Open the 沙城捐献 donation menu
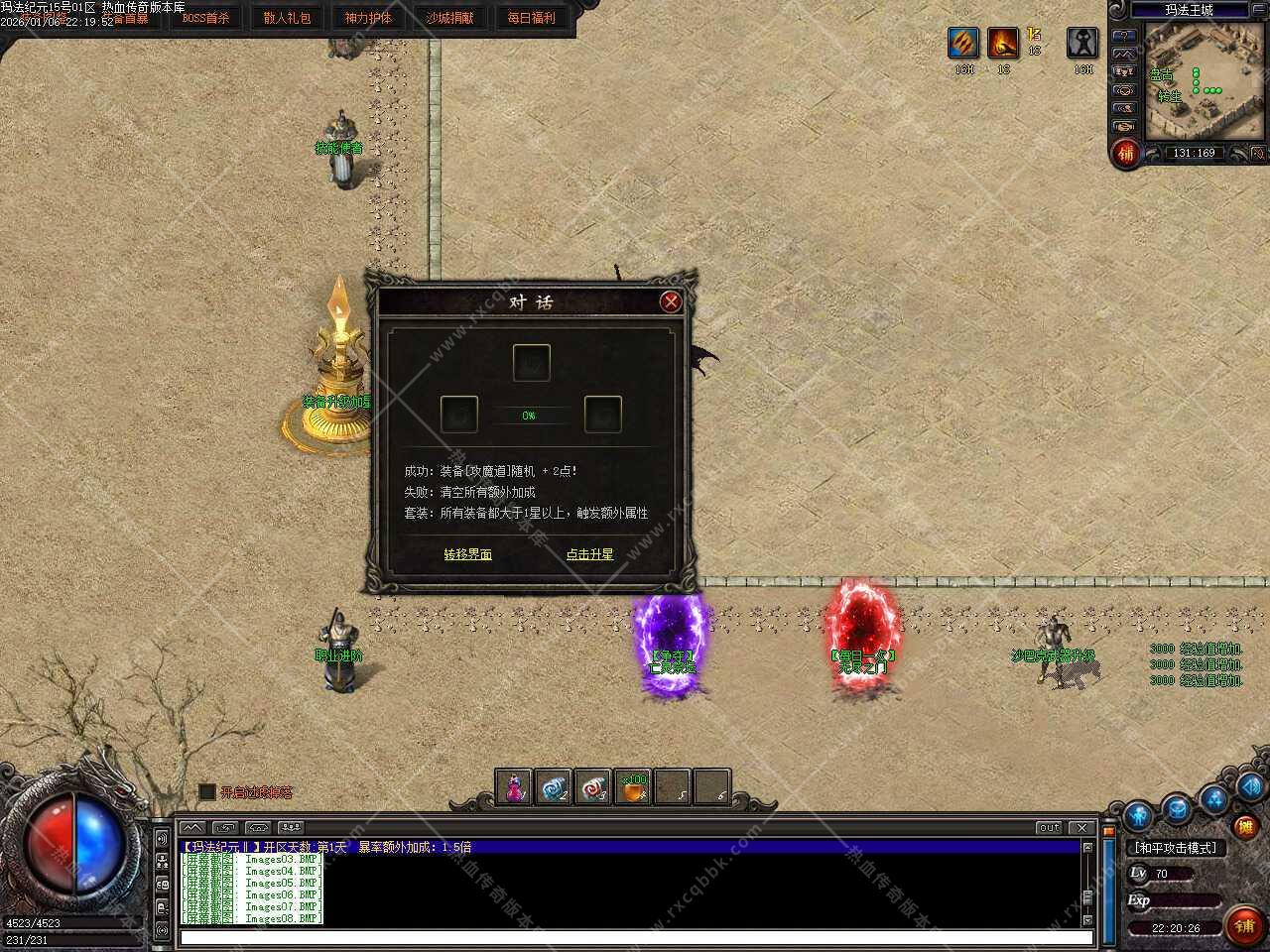This screenshot has width=1270, height=952. pos(449,18)
